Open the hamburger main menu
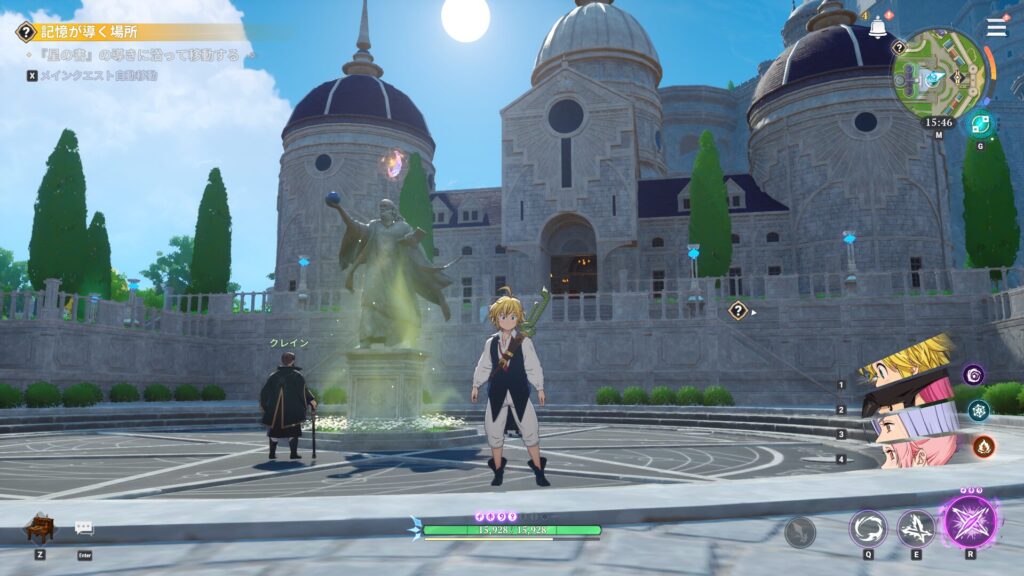 (996, 27)
